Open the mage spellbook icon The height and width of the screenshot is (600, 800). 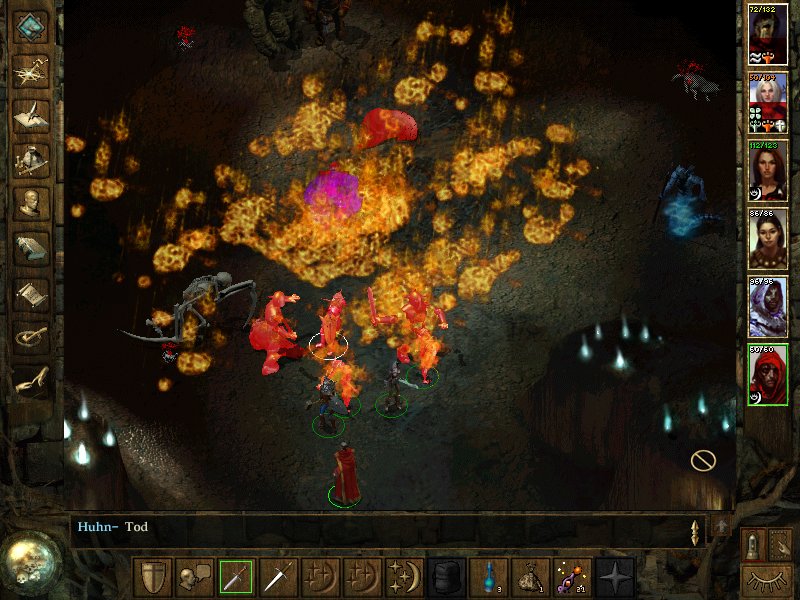[x=32, y=247]
